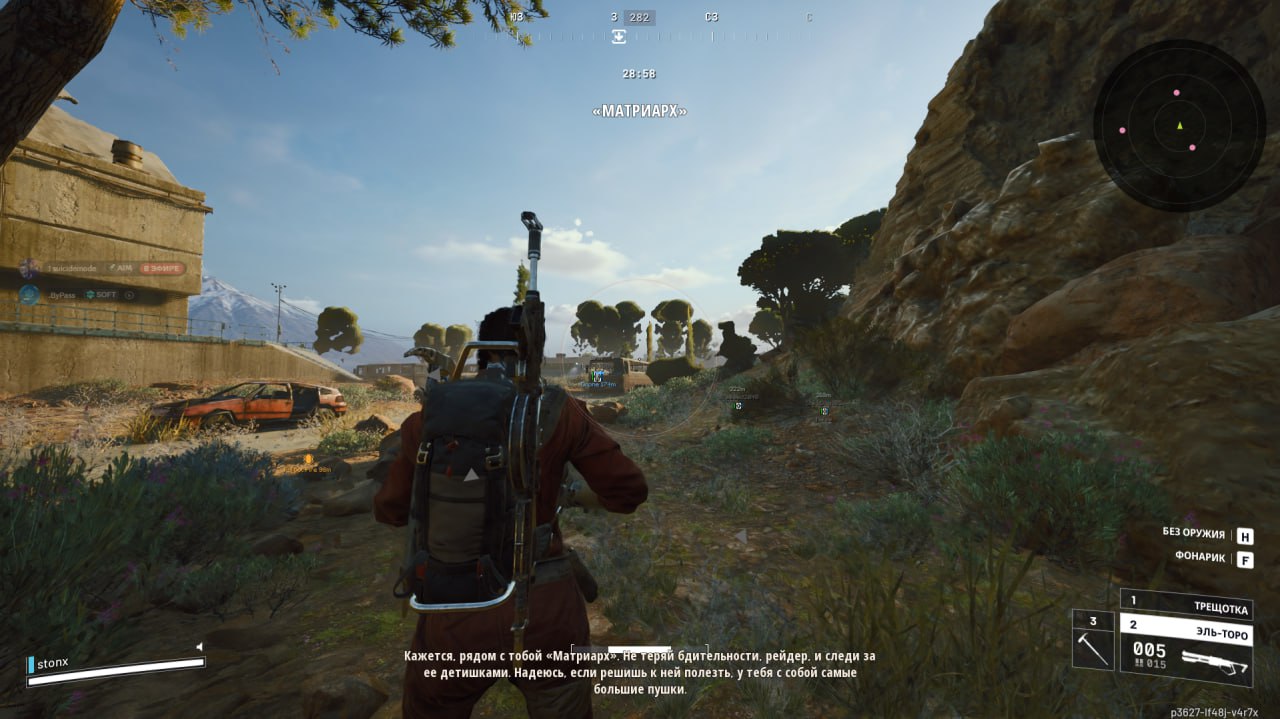This screenshot has width=1280, height=719.
Task: Select the Трещотка weapon slot
Action: point(1185,604)
